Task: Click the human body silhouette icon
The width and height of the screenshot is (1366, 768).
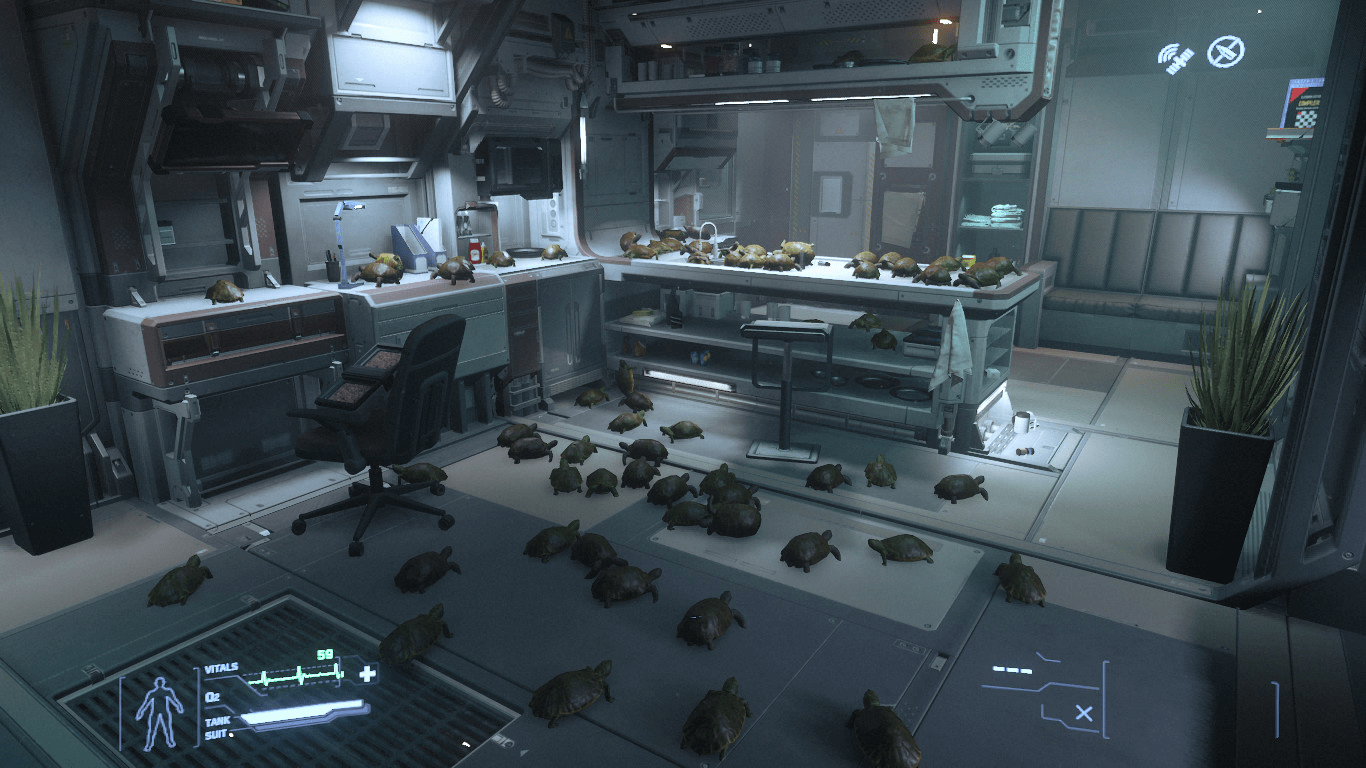Action: (158, 712)
